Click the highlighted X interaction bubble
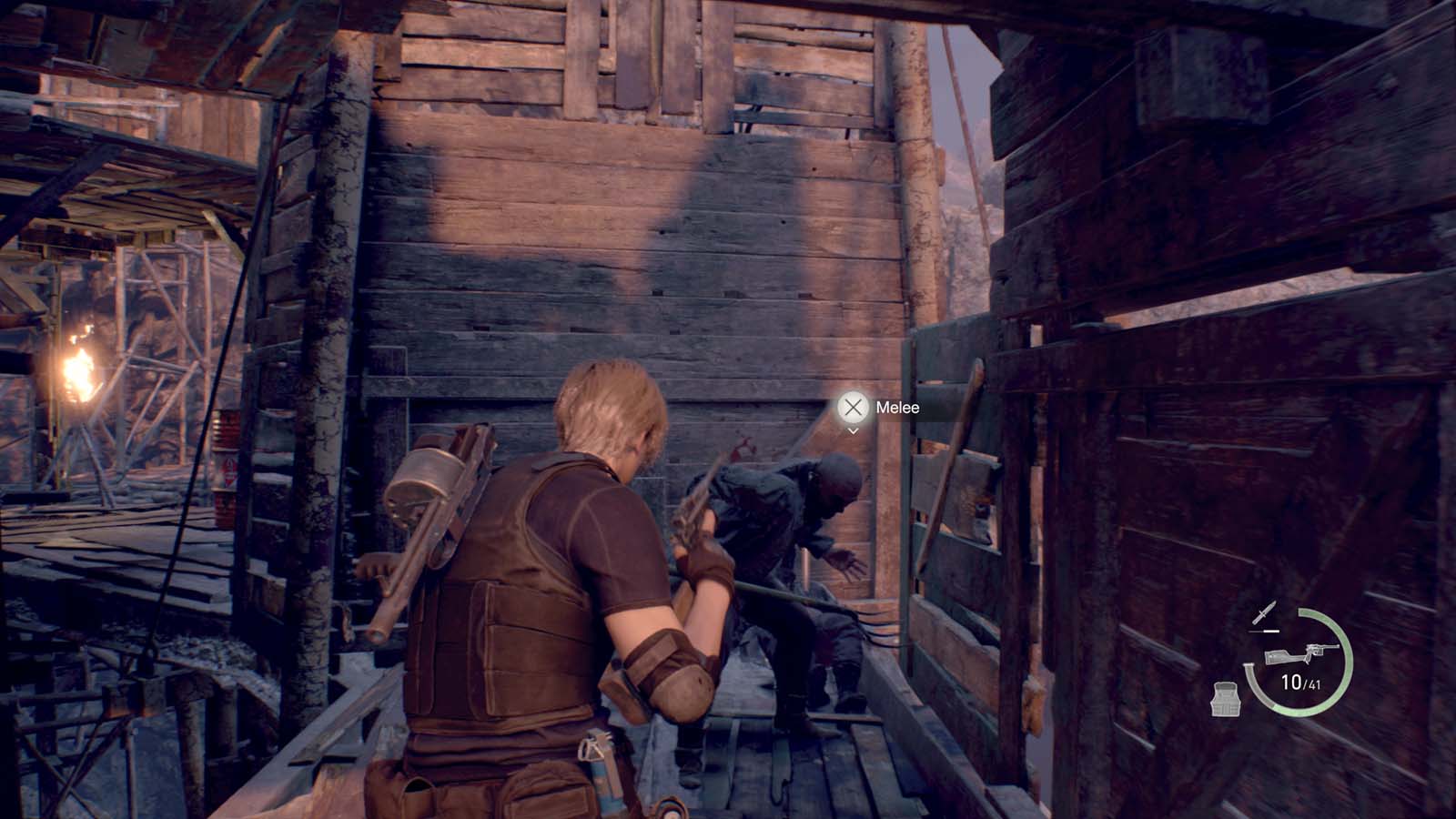1456x819 pixels. [853, 409]
